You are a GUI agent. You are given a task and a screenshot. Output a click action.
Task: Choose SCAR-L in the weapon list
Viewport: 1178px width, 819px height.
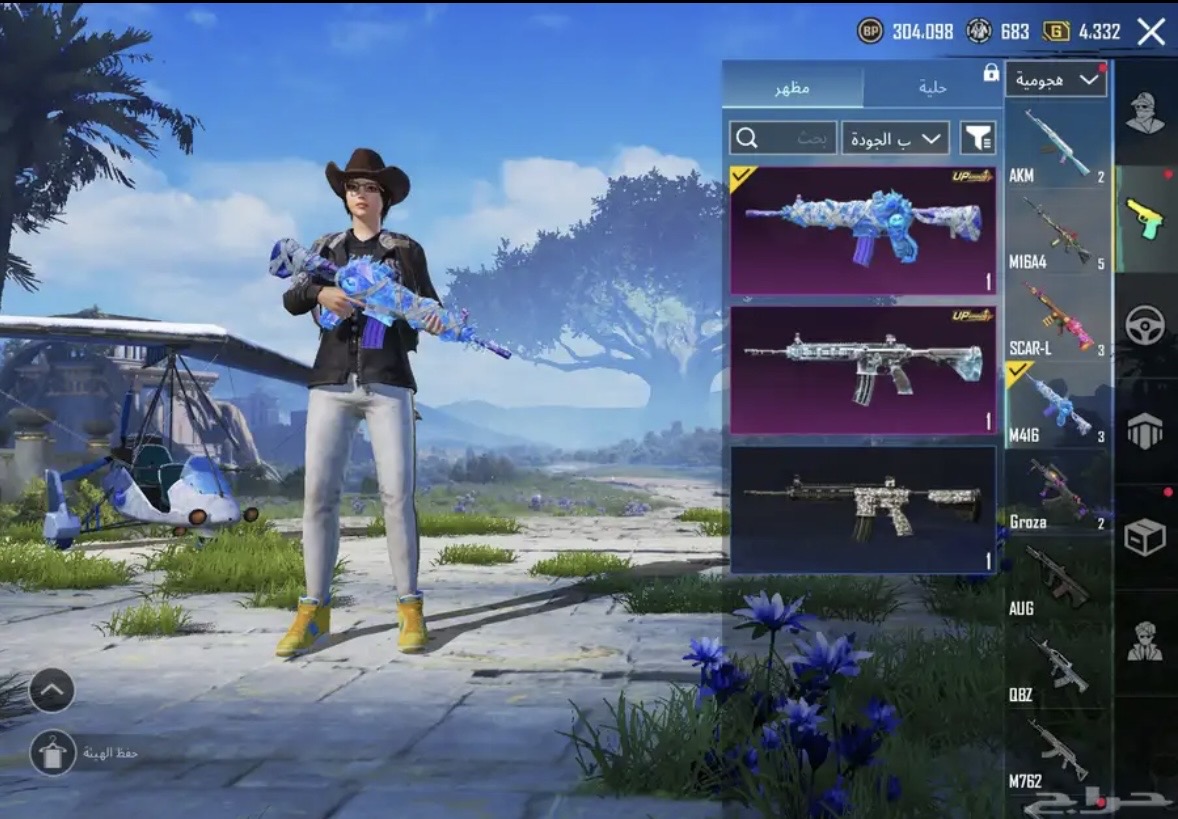click(1057, 319)
